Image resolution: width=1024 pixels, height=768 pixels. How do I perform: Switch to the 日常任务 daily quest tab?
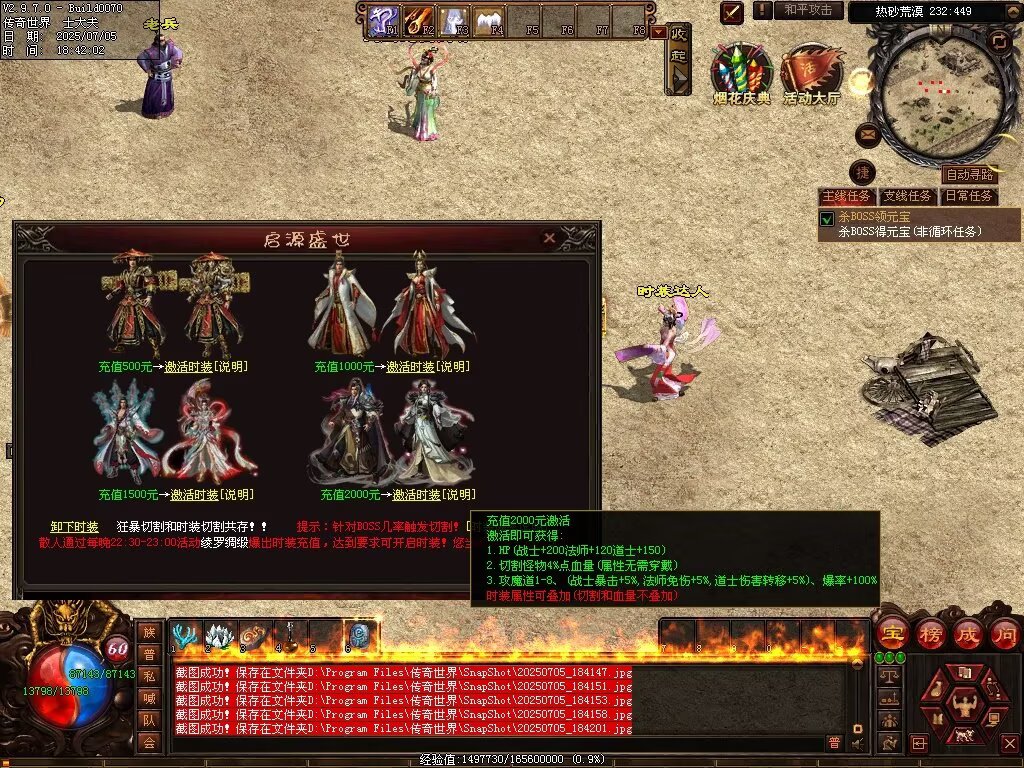click(969, 196)
